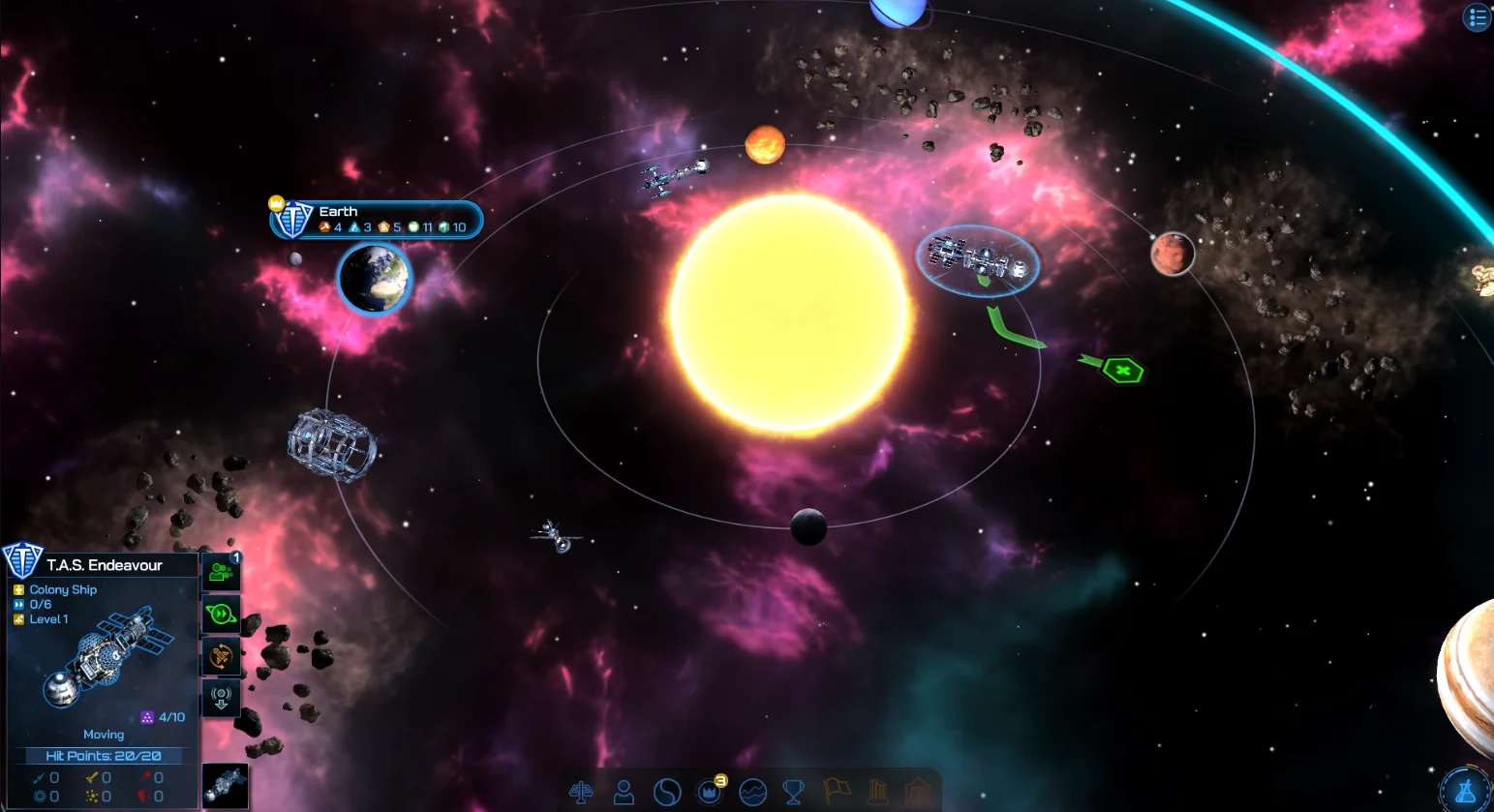Screen dimensions: 1494x812
Task: Click the green X move destination marker
Action: click(1123, 370)
